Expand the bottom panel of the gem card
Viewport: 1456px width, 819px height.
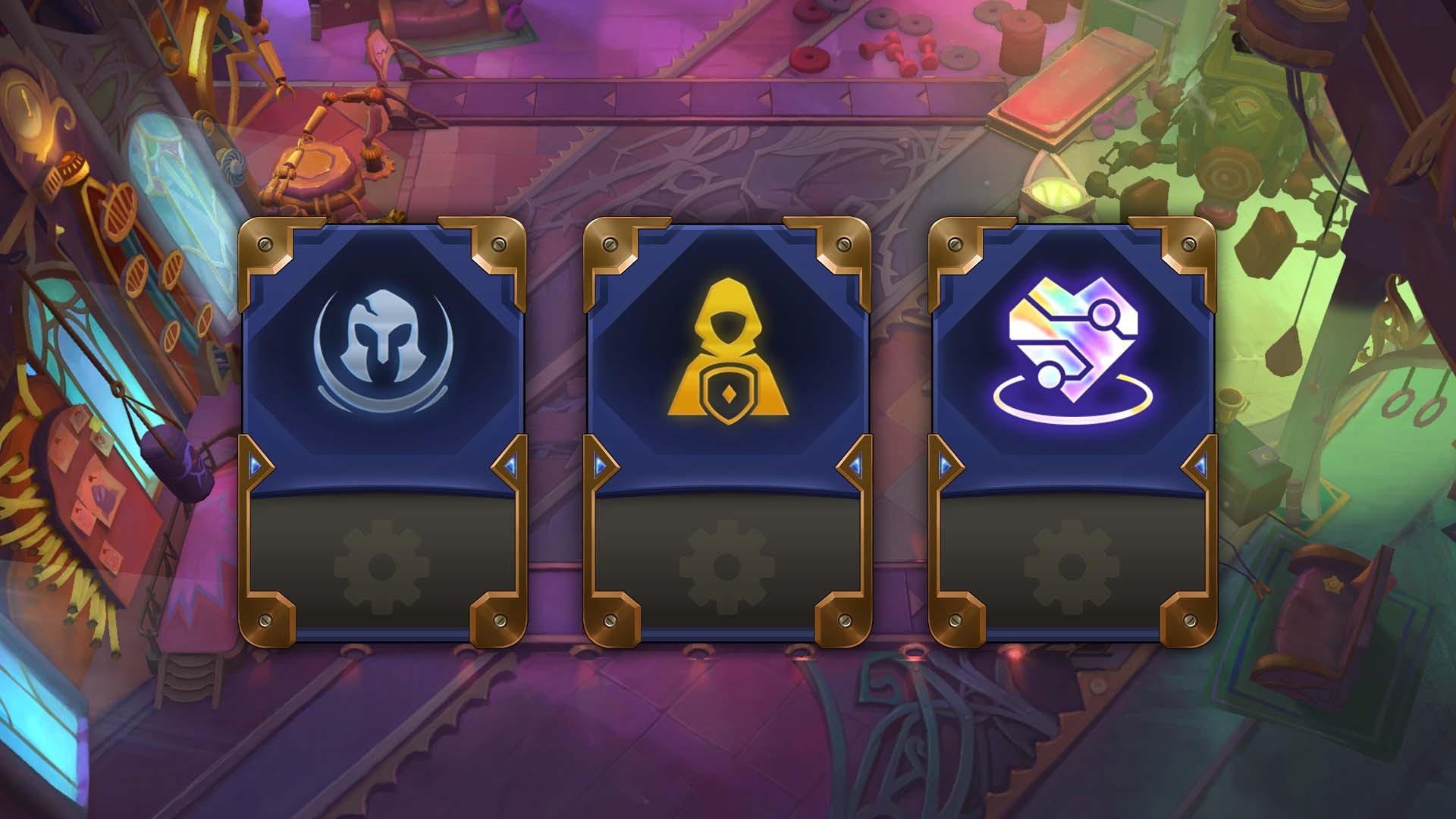point(1071,565)
